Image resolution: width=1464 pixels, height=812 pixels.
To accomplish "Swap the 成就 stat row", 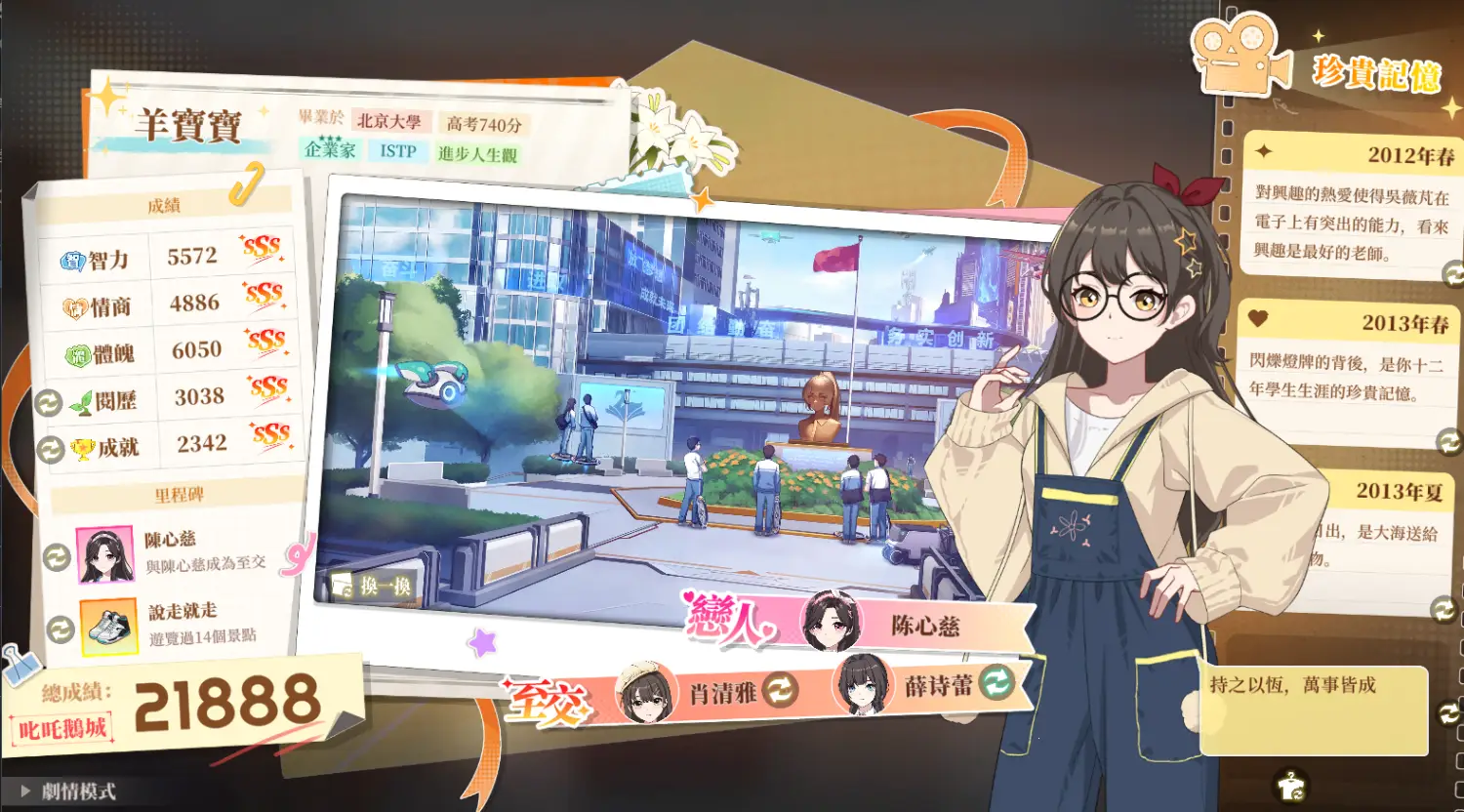I will 50,449.
